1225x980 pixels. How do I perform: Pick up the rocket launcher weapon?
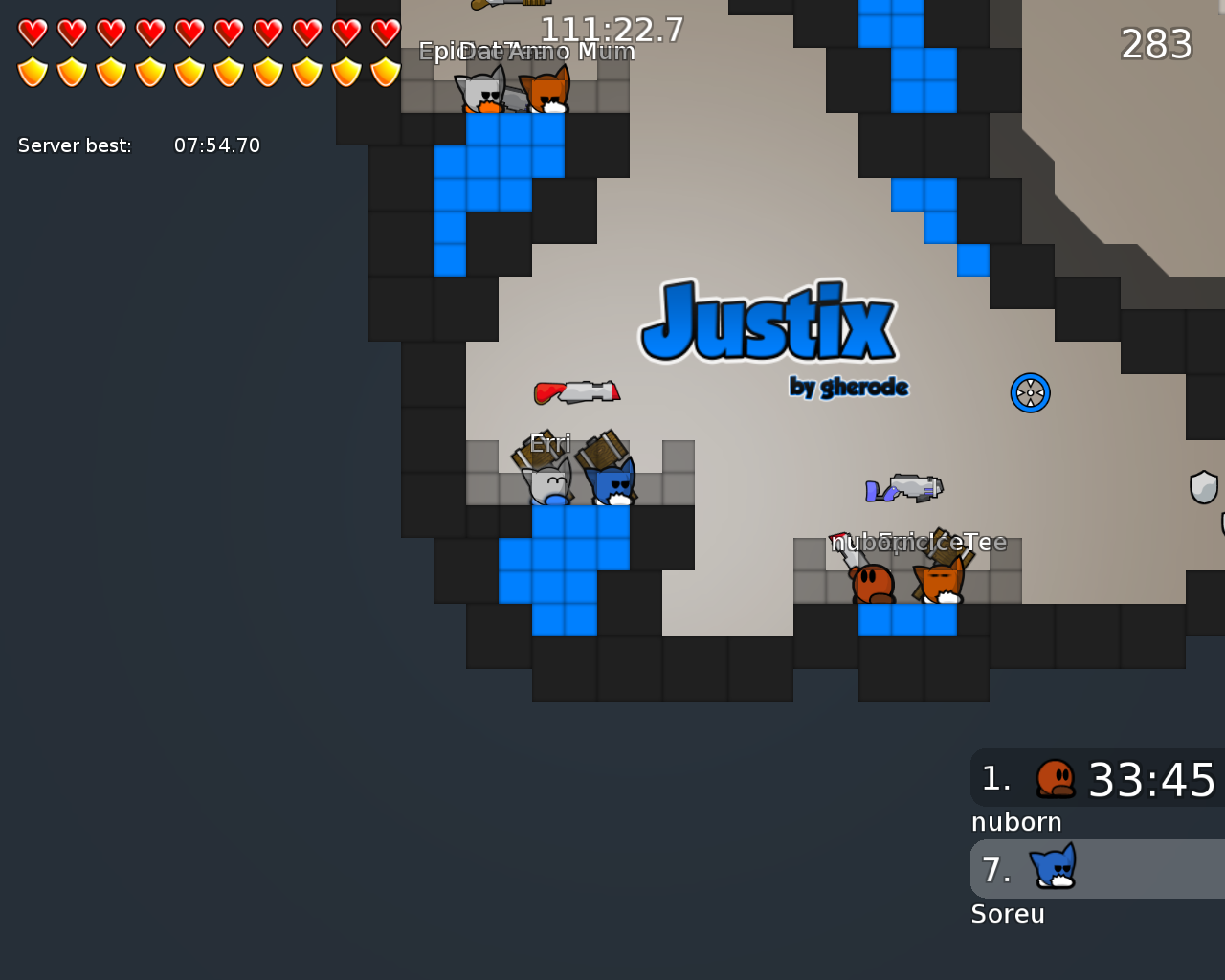tap(574, 390)
